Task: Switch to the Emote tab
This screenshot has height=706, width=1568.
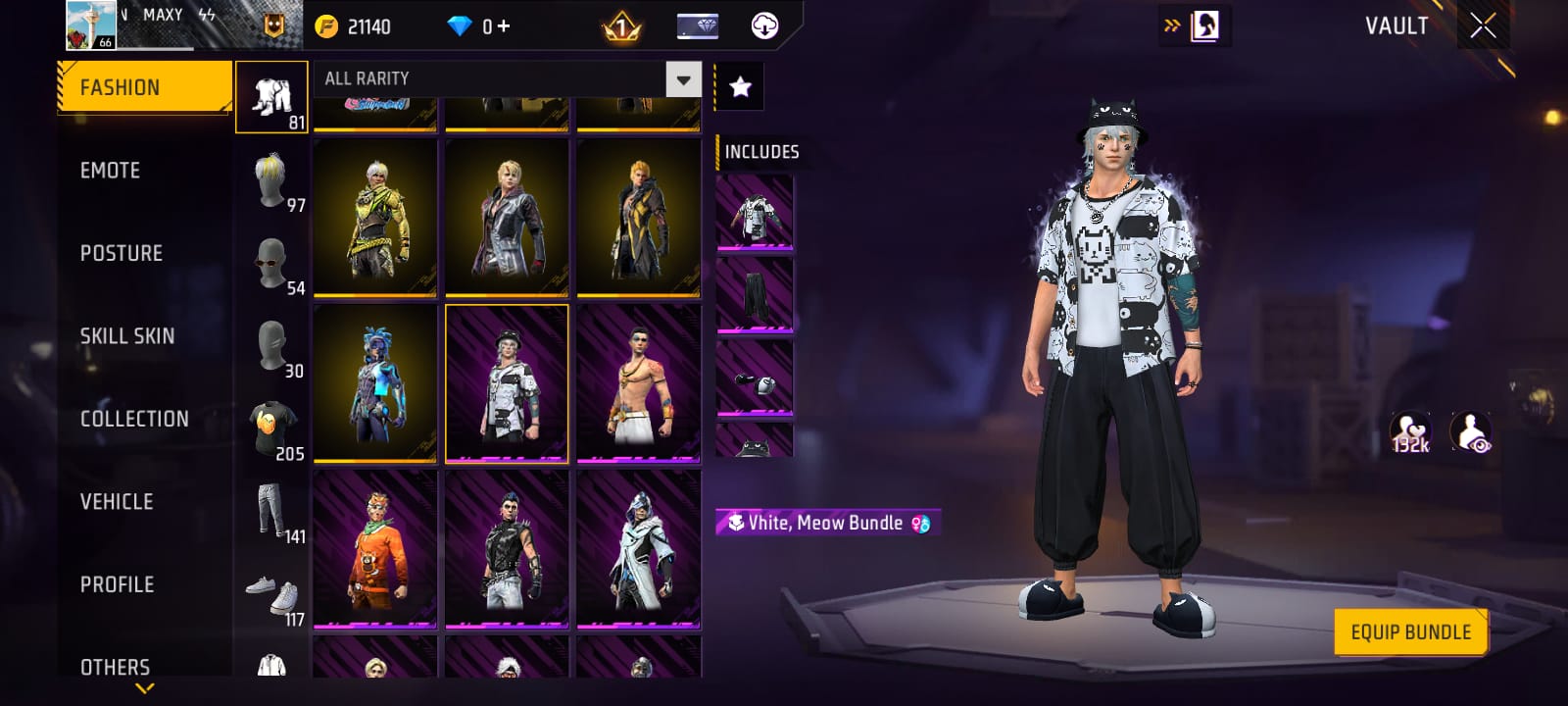Action: click(x=110, y=170)
